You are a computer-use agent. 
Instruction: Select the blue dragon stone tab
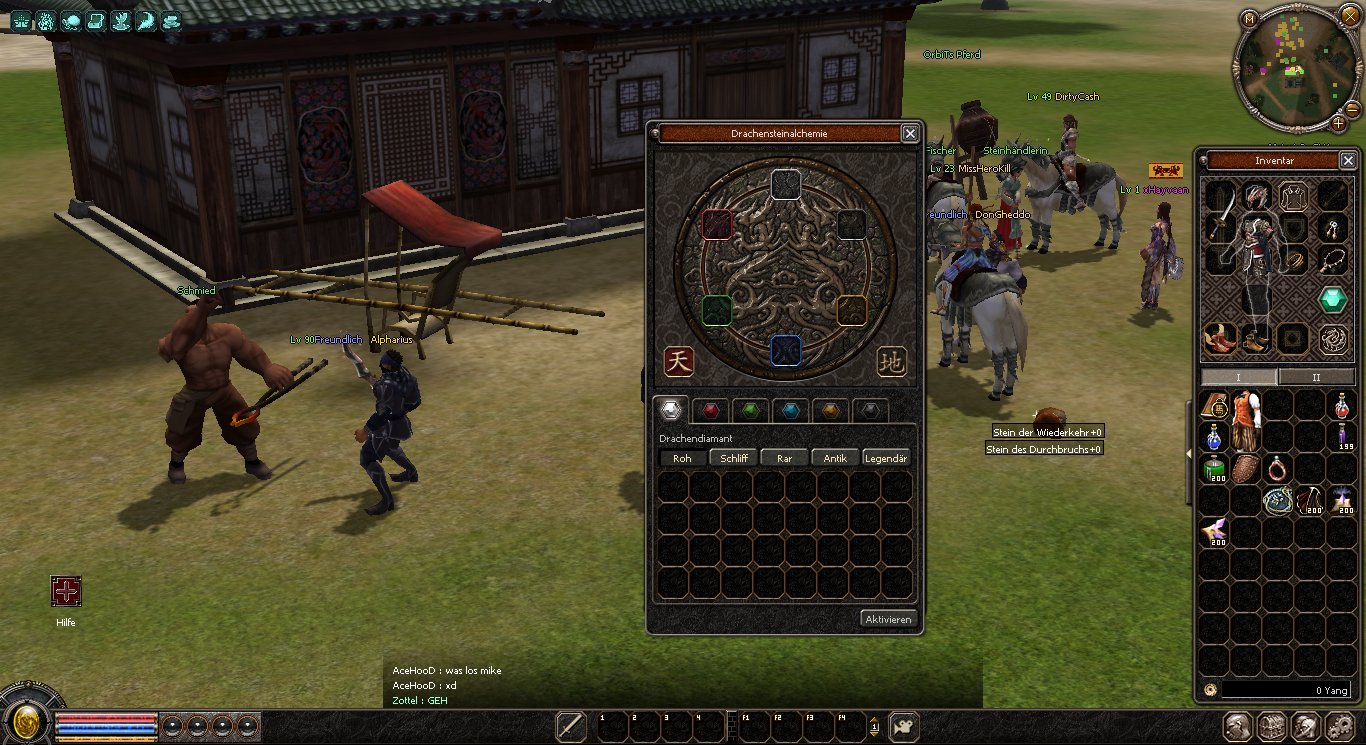[791, 410]
